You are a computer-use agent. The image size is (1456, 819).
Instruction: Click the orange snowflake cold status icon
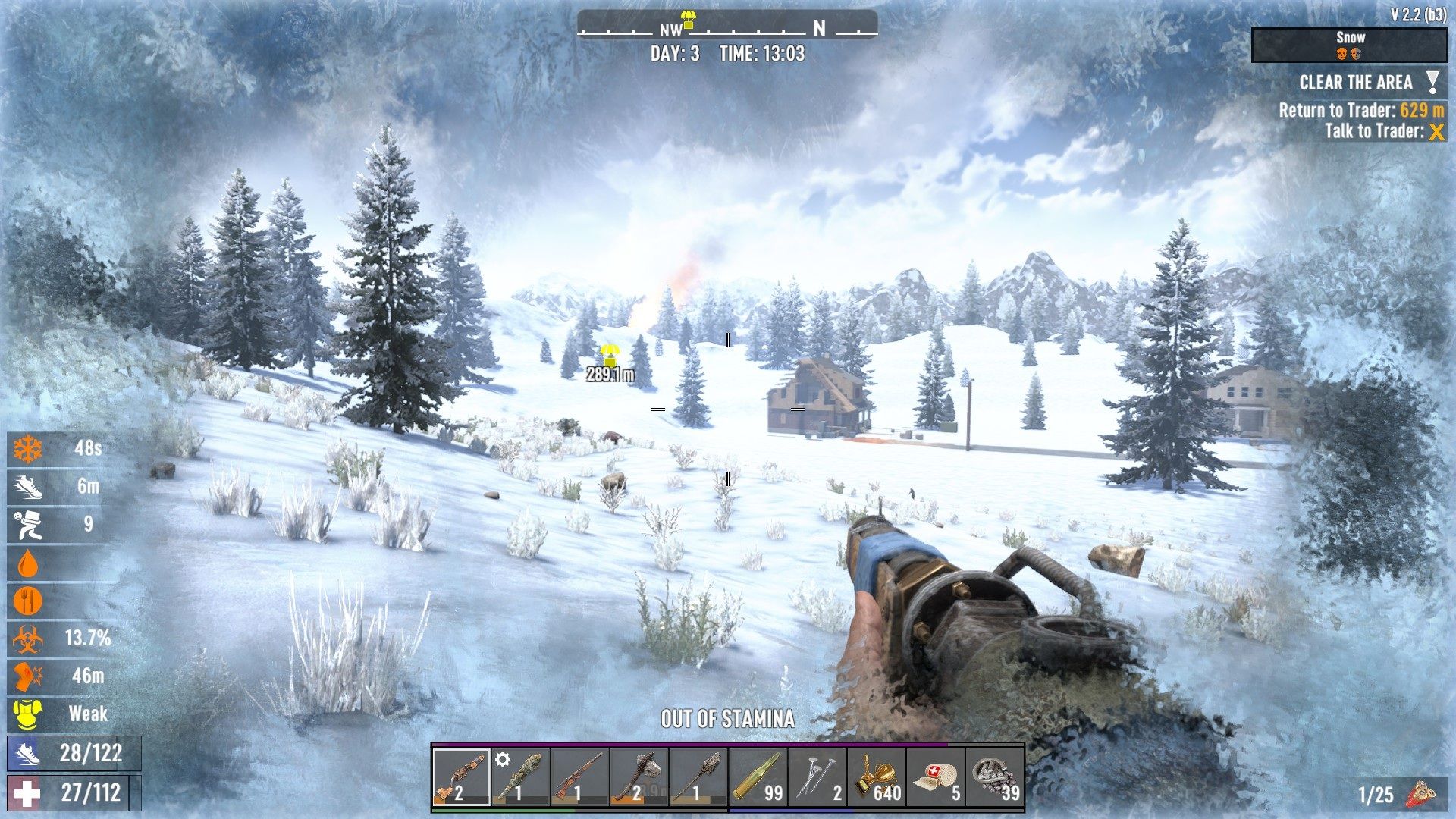point(28,449)
